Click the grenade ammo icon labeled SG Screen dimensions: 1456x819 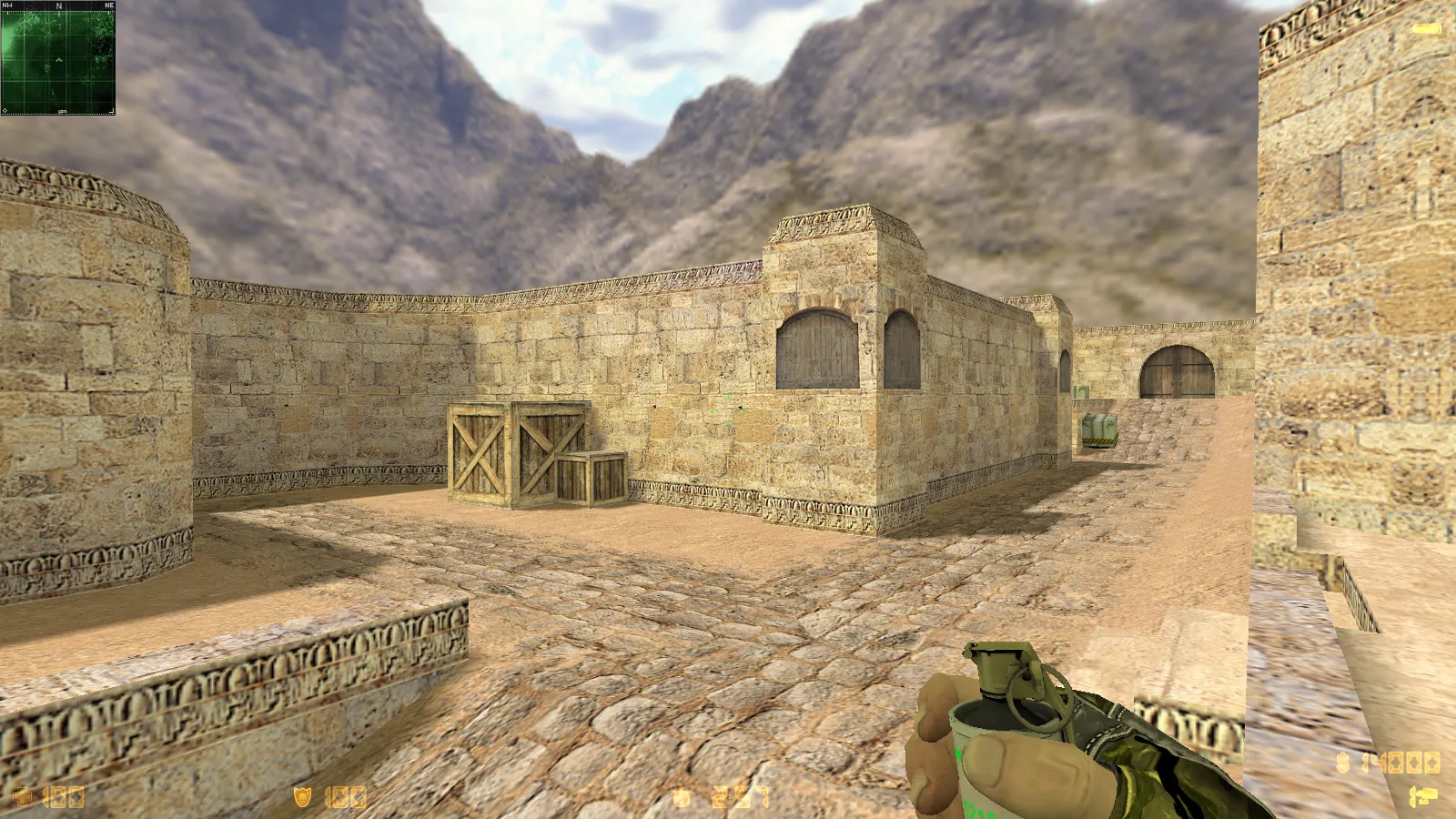[1425, 796]
